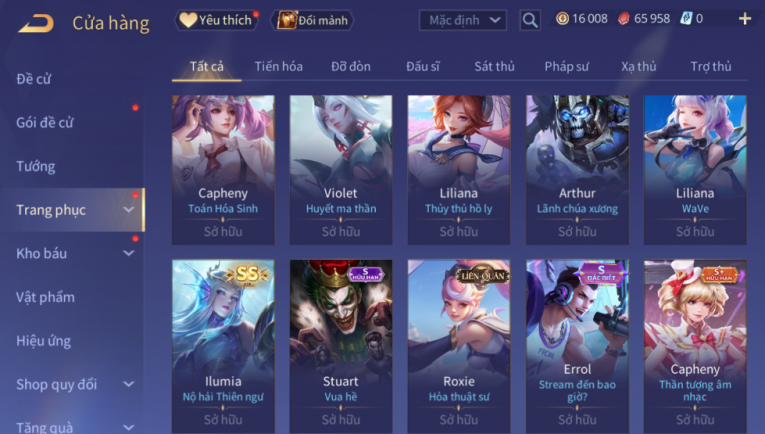Viewport: 765px width, 434px height.
Task: Click the magnifying glass search button
Action: coord(530,20)
